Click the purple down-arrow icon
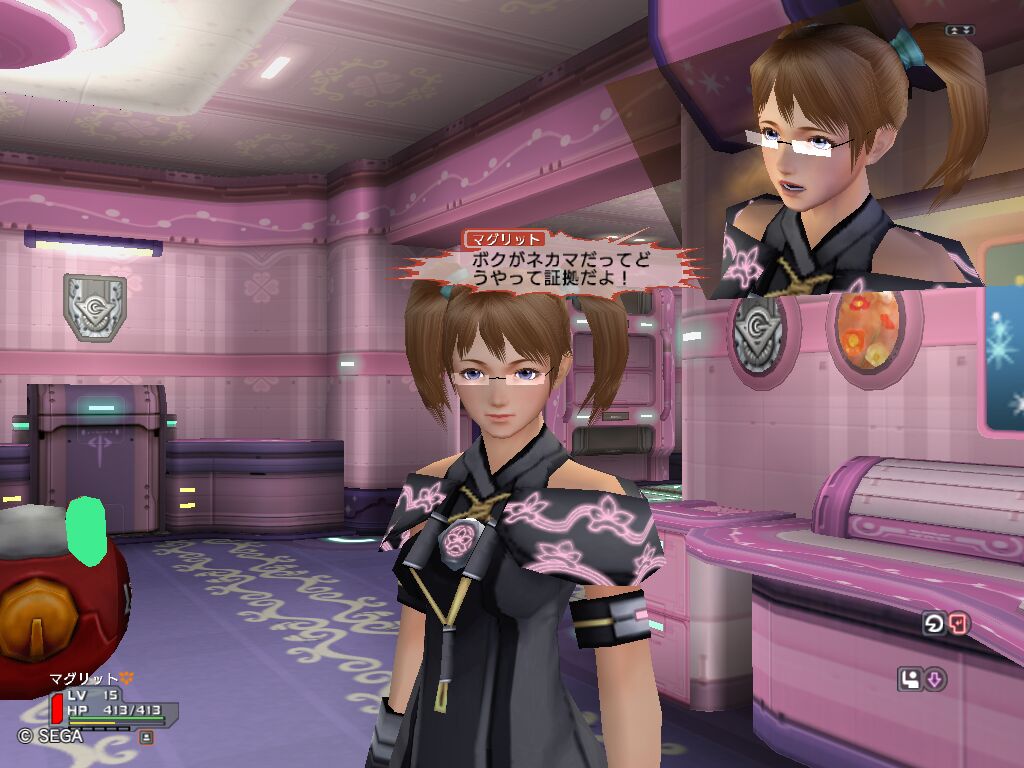1024x768 pixels. point(934,680)
